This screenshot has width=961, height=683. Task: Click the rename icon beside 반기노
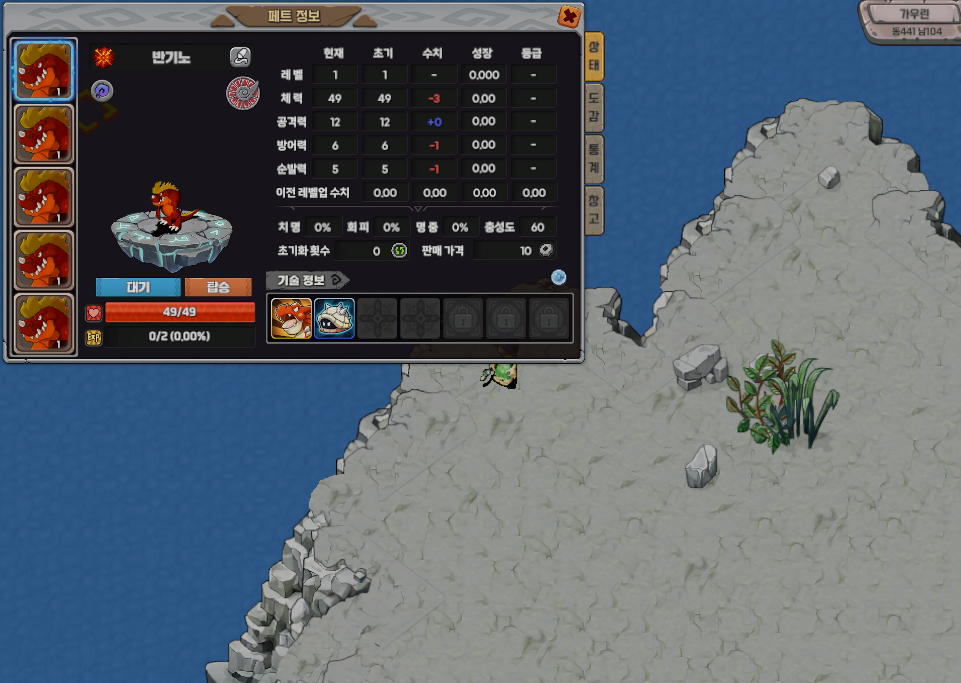coord(240,56)
